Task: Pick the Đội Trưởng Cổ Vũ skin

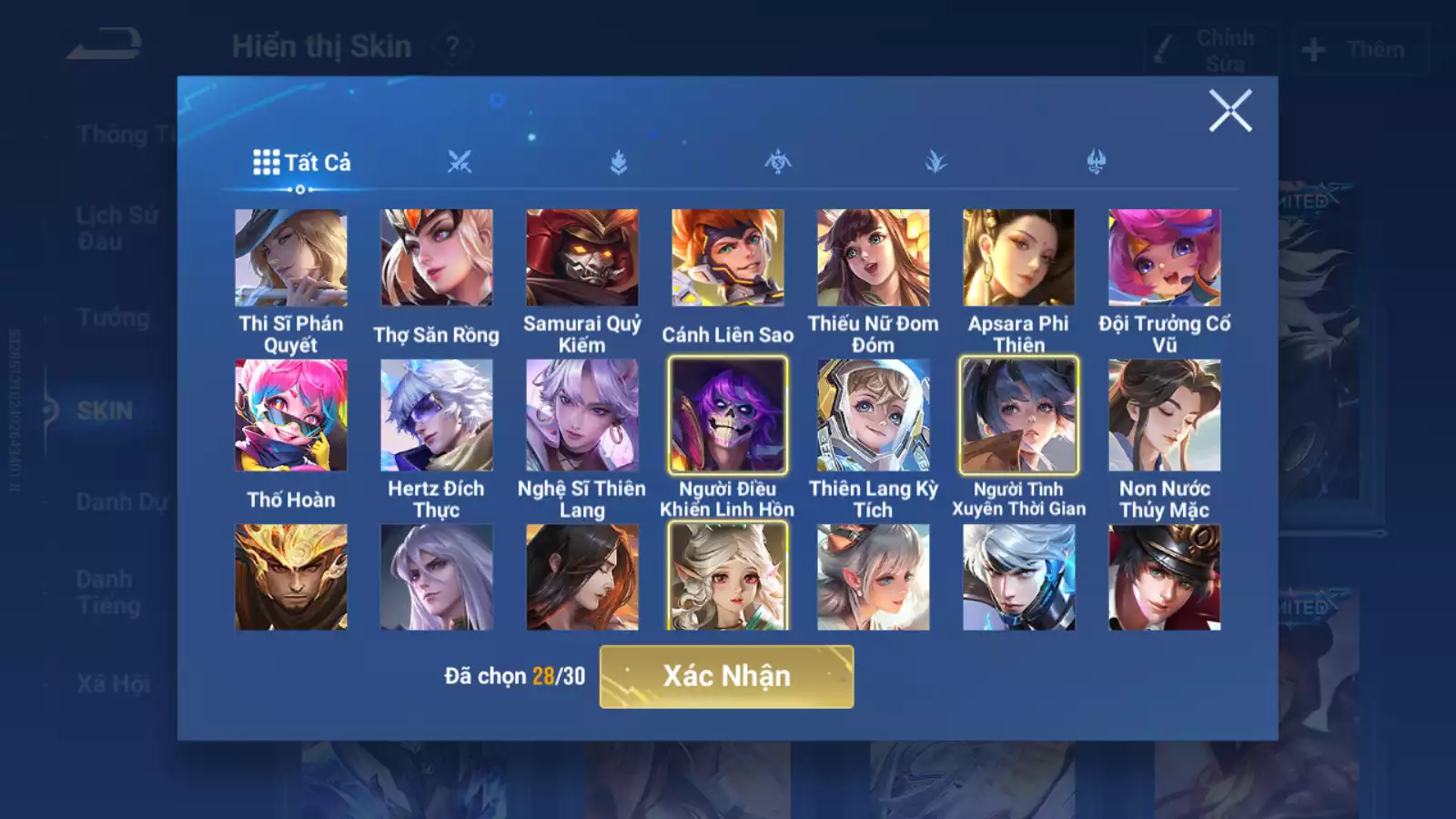Action: [x=1165, y=258]
